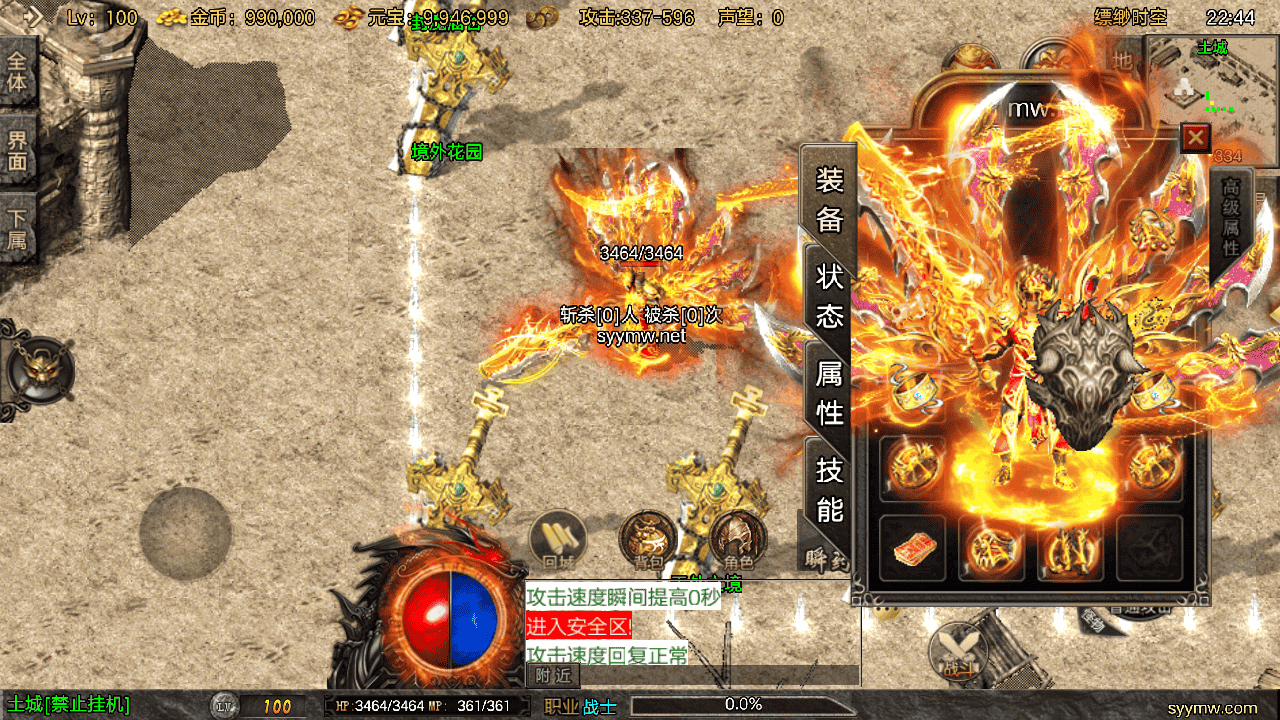Close the character equipment panel
This screenshot has width=1280, height=720.
(x=1195, y=137)
